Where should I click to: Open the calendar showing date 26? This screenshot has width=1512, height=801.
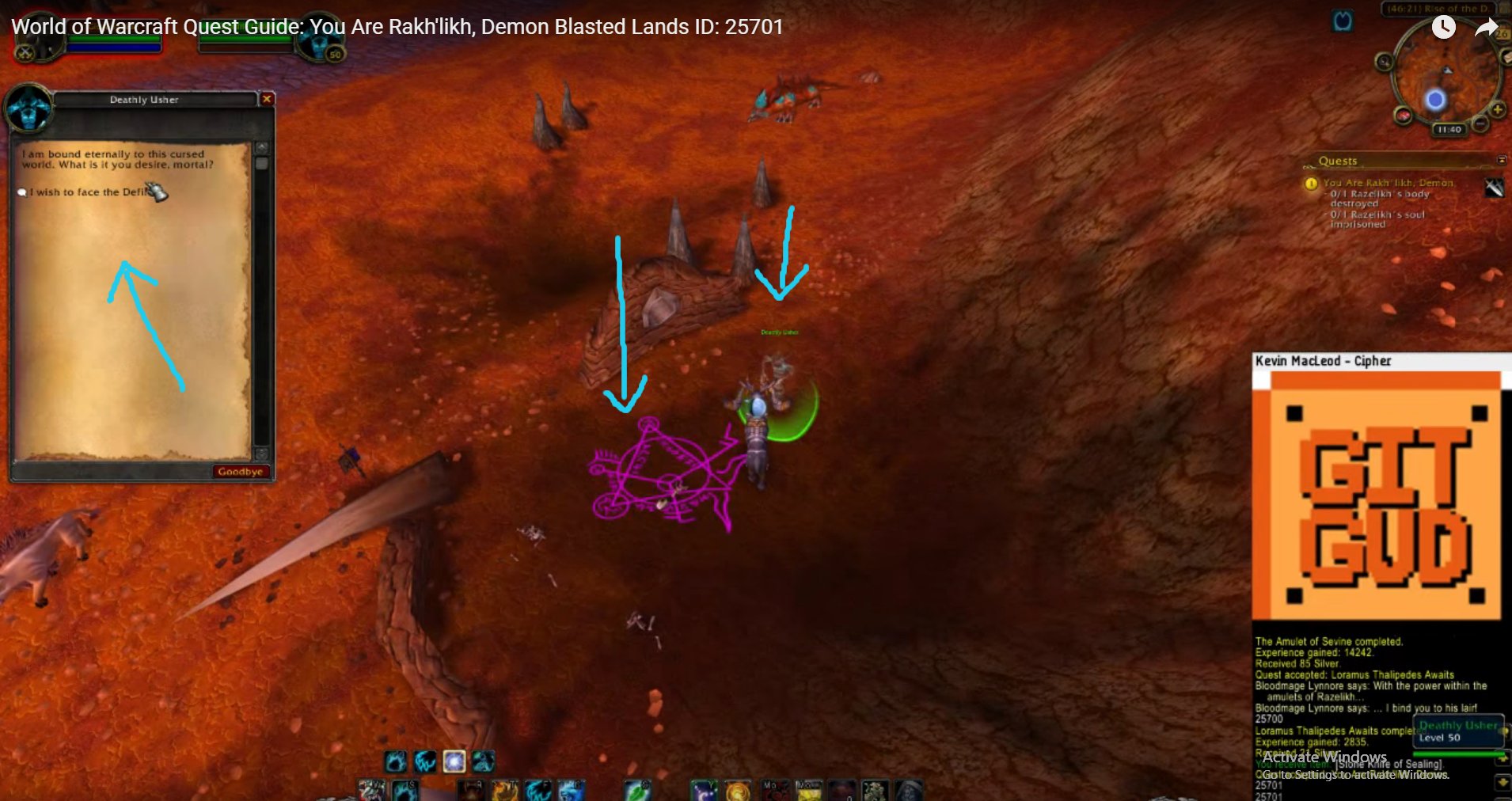1502,33
